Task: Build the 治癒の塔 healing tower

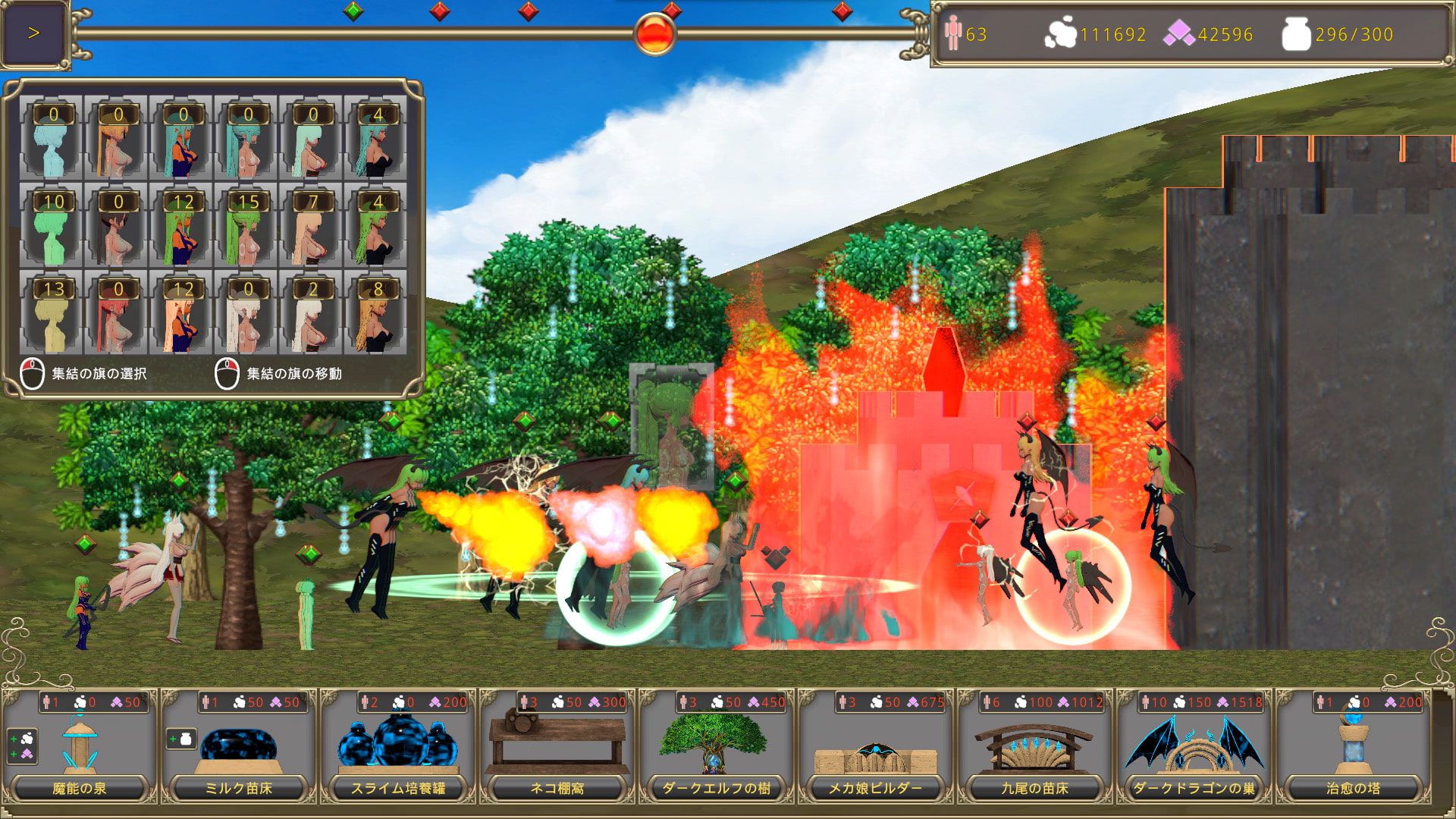Action: 1354,747
